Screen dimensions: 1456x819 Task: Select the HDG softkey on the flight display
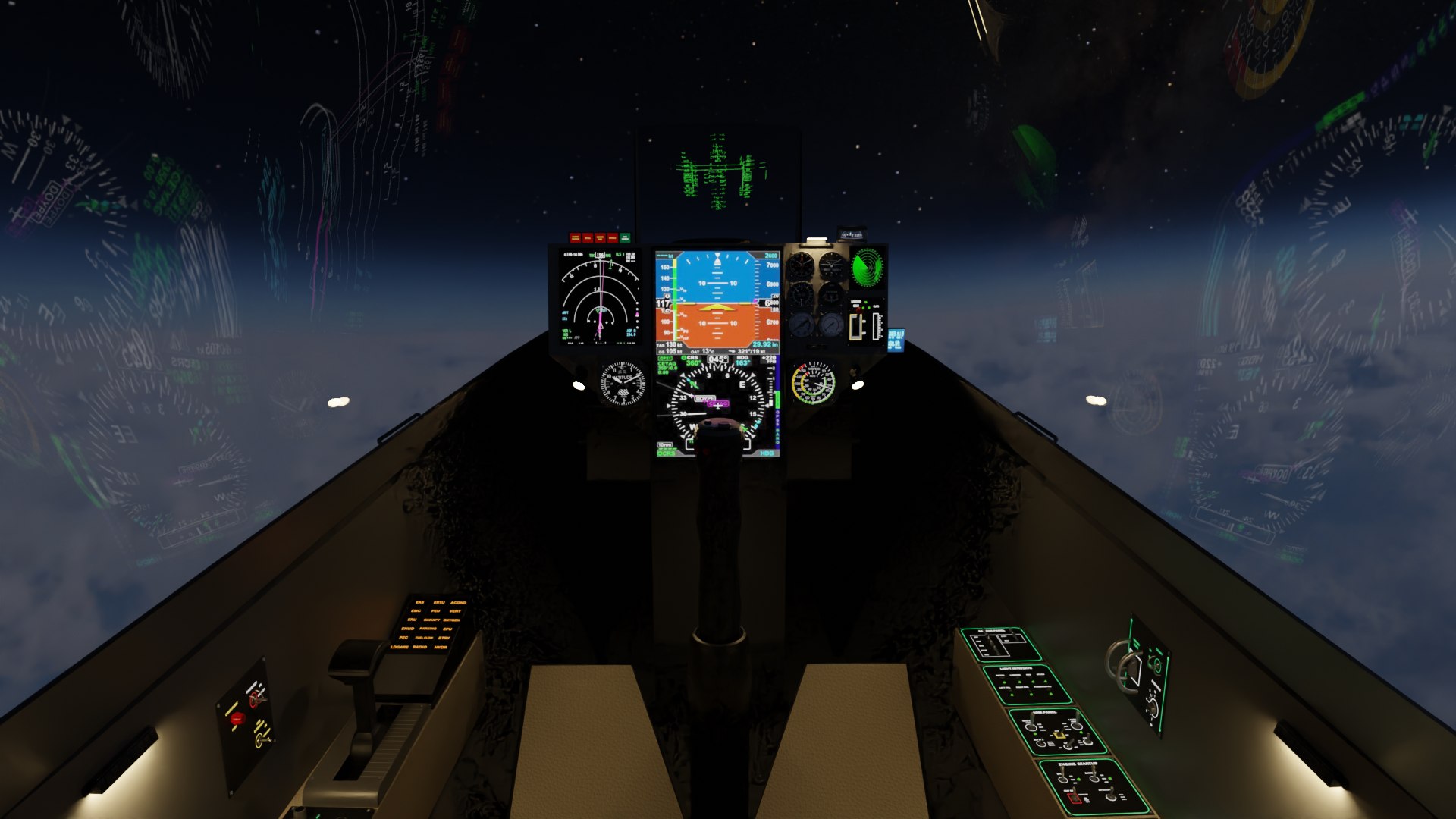[x=767, y=453]
